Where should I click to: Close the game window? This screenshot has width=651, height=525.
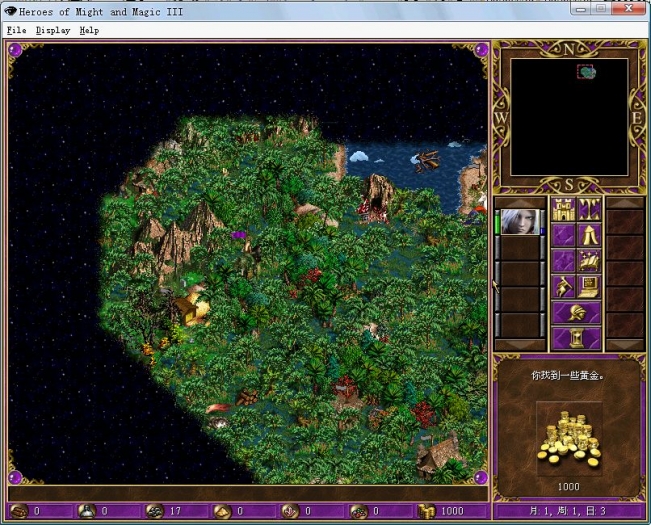[x=630, y=9]
